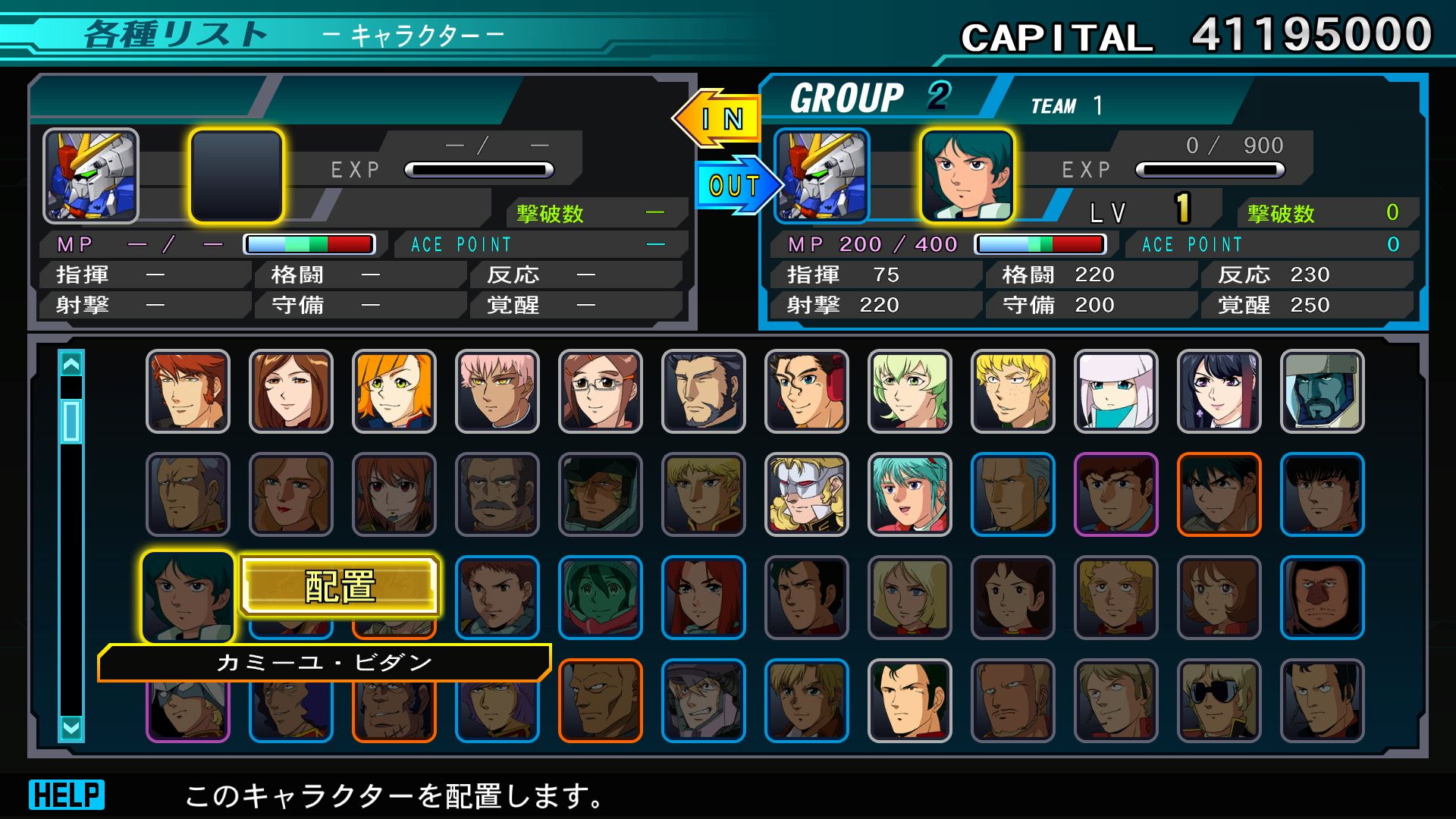Select the man with red headset portrait
The image size is (1456, 819).
[806, 391]
